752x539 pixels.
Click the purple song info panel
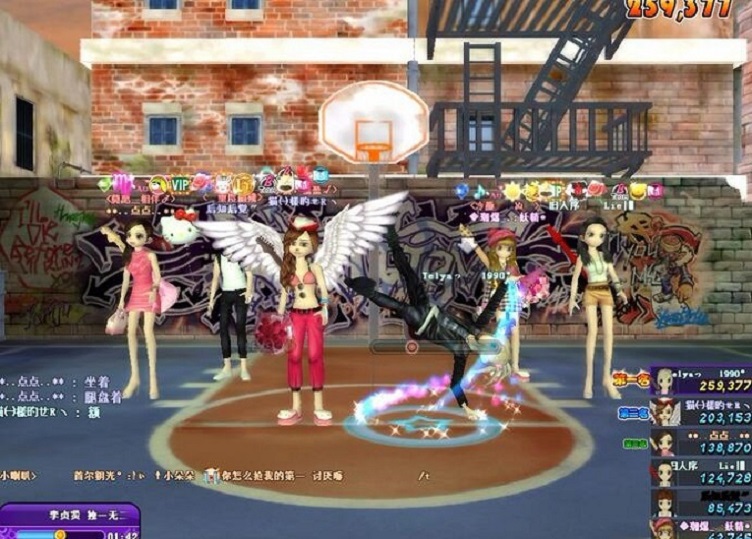pos(68,521)
